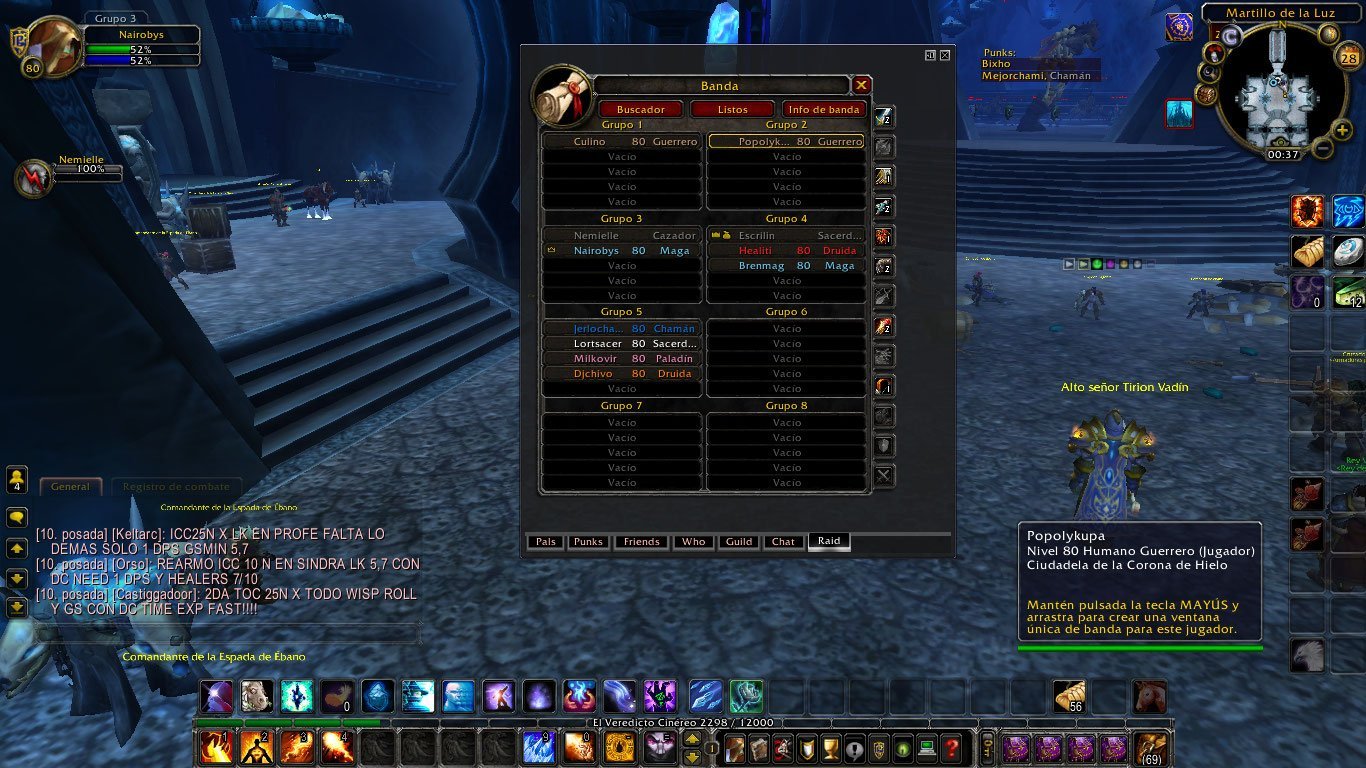Open Info de banda

[824, 109]
